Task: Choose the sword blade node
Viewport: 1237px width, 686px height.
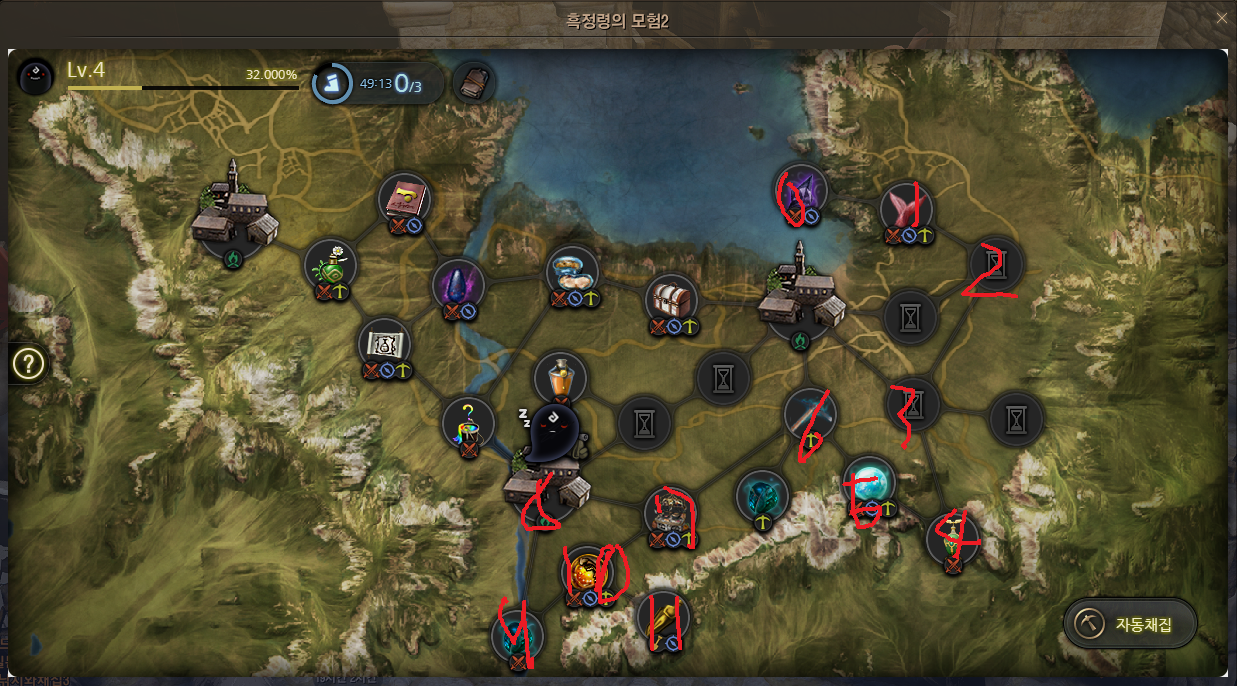Action: click(809, 413)
